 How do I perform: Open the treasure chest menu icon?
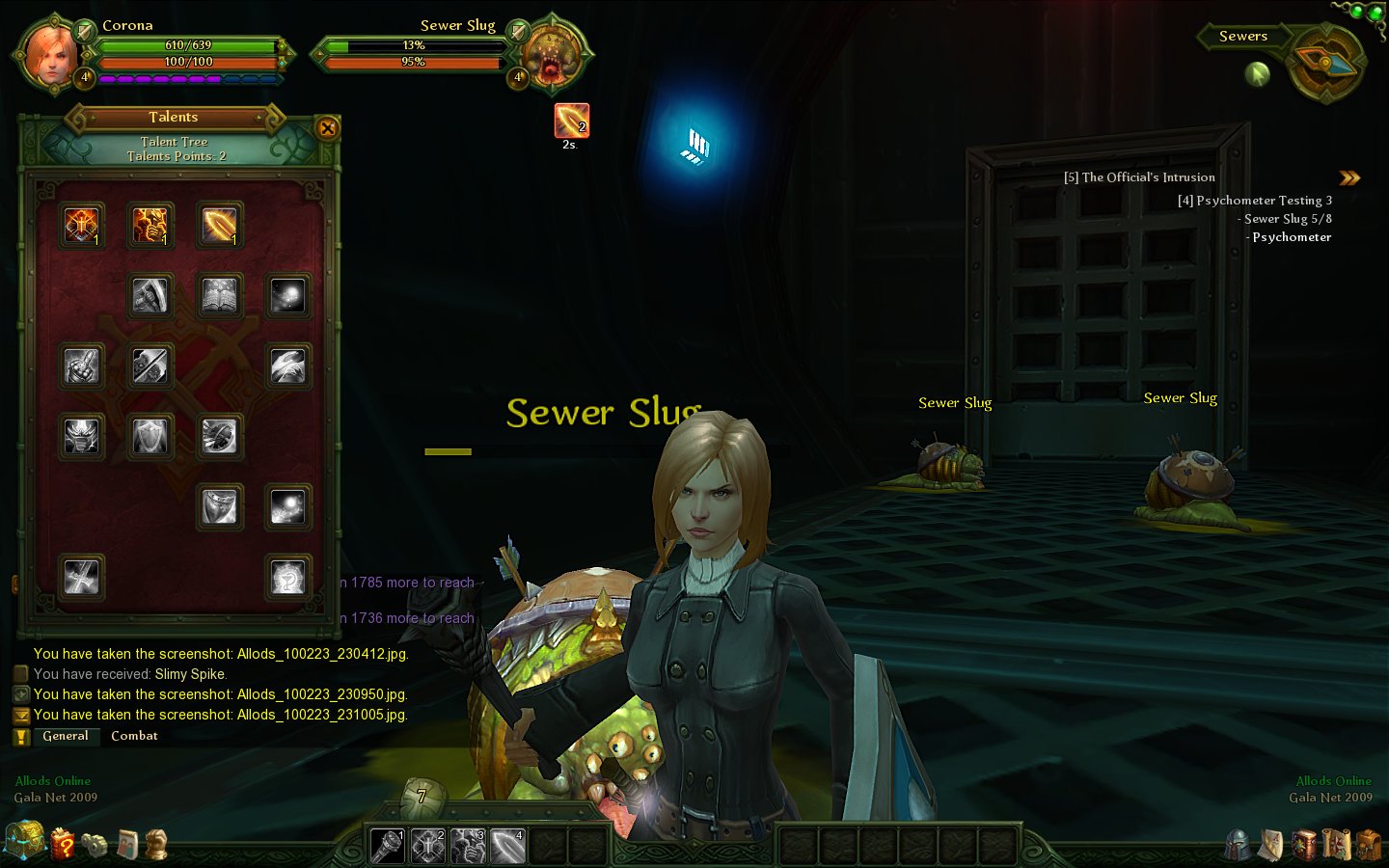(x=24, y=841)
